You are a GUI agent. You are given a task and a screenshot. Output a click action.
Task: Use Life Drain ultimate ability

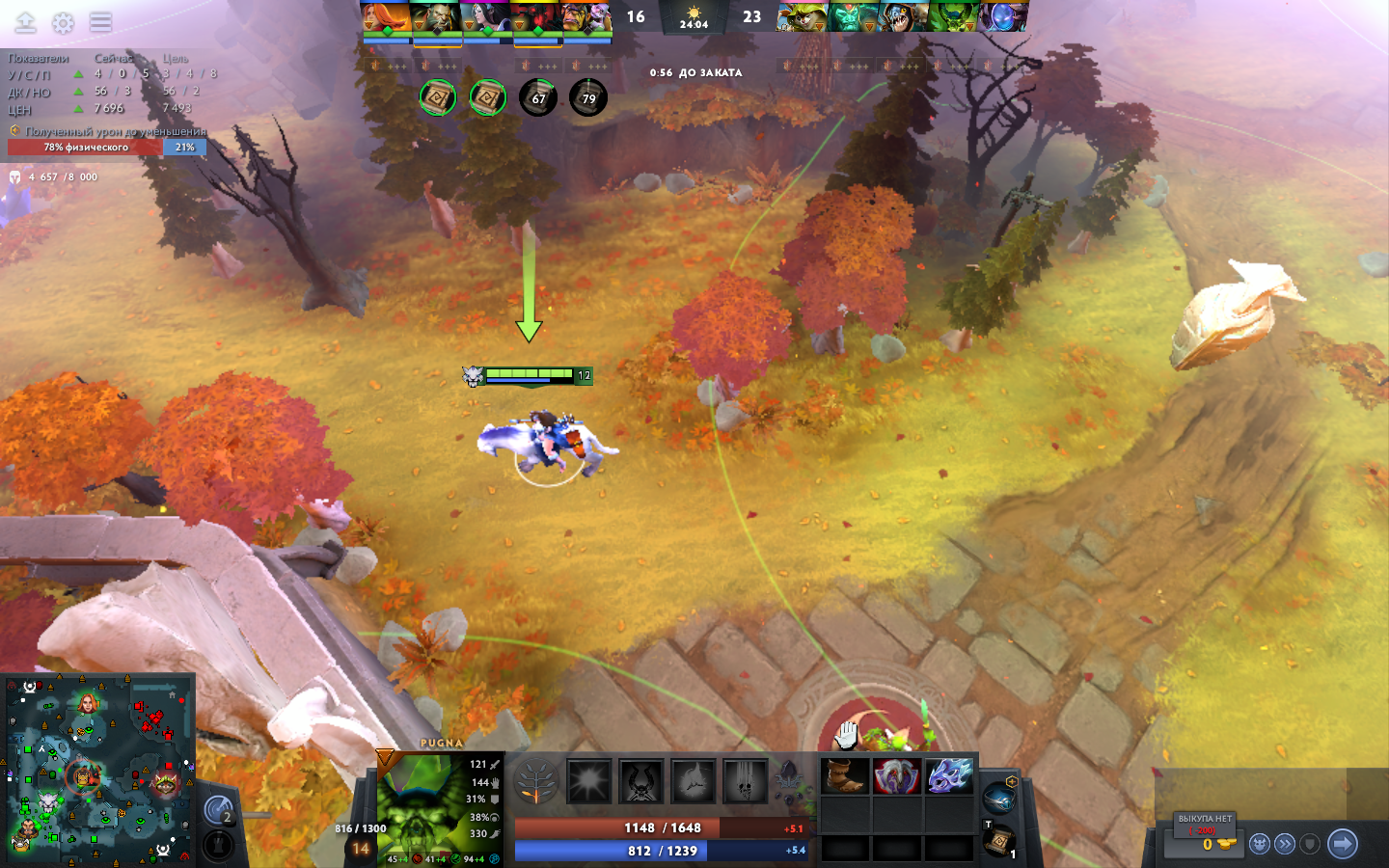746,781
